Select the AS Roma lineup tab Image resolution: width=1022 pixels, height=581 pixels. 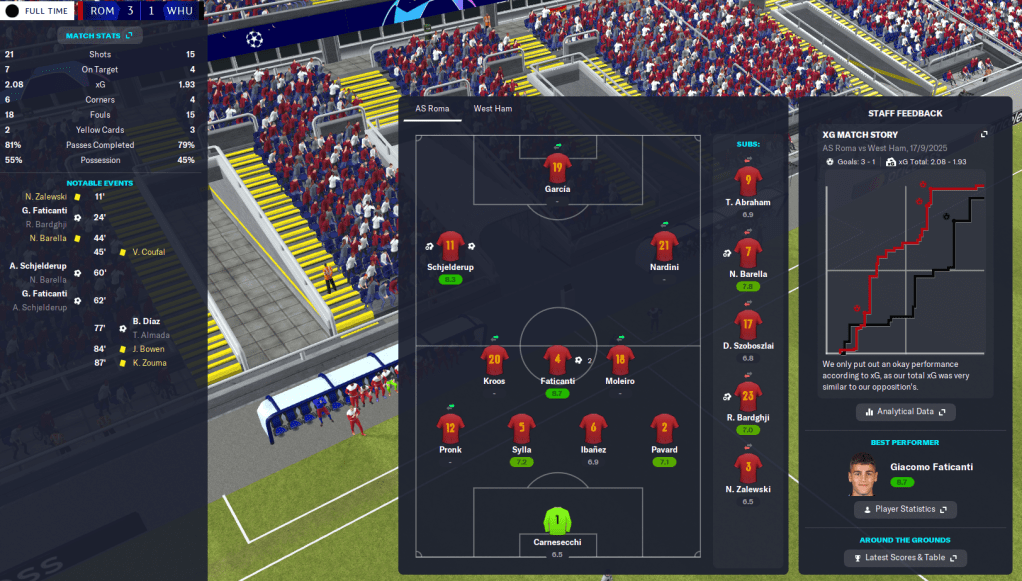pyautogui.click(x=432, y=108)
